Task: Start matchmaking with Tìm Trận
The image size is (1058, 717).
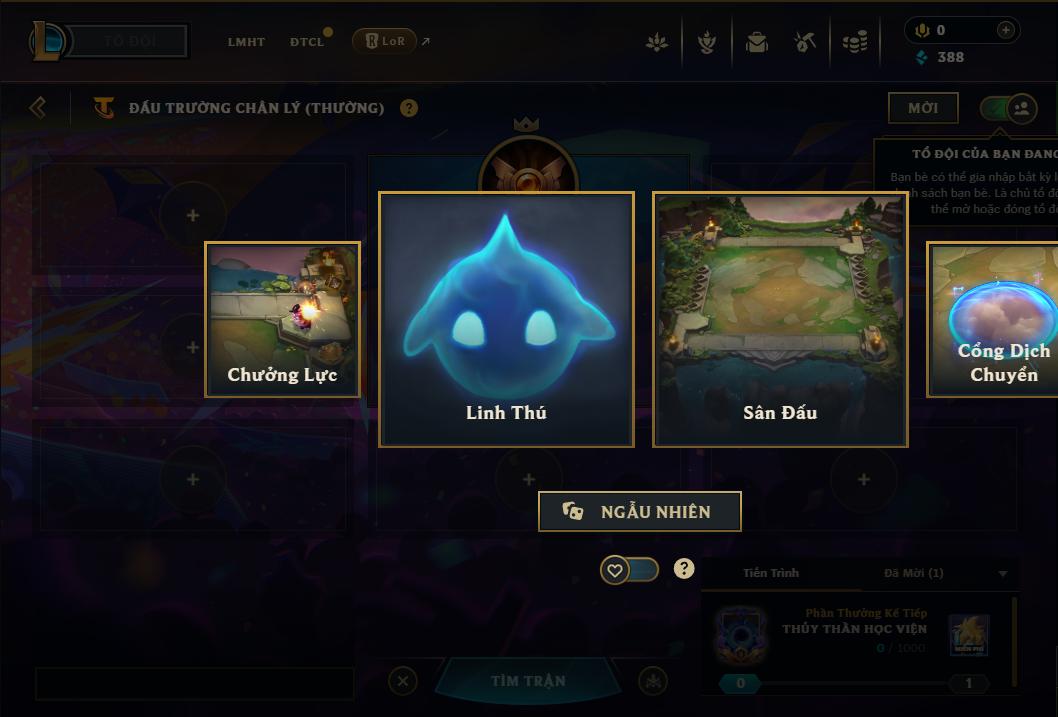Action: pos(528,681)
